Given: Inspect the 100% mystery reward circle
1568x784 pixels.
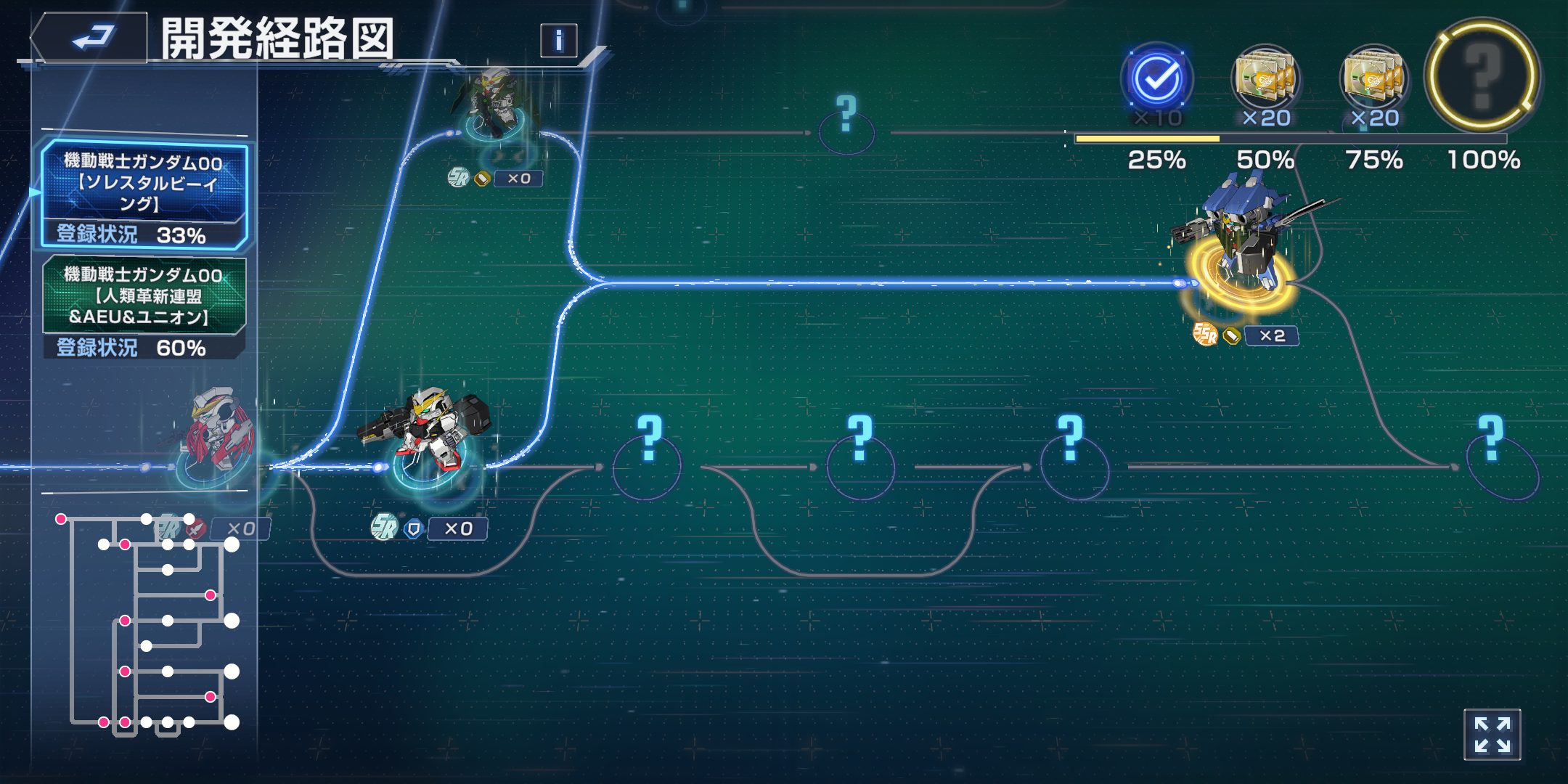Looking at the screenshot, I should tap(1482, 75).
